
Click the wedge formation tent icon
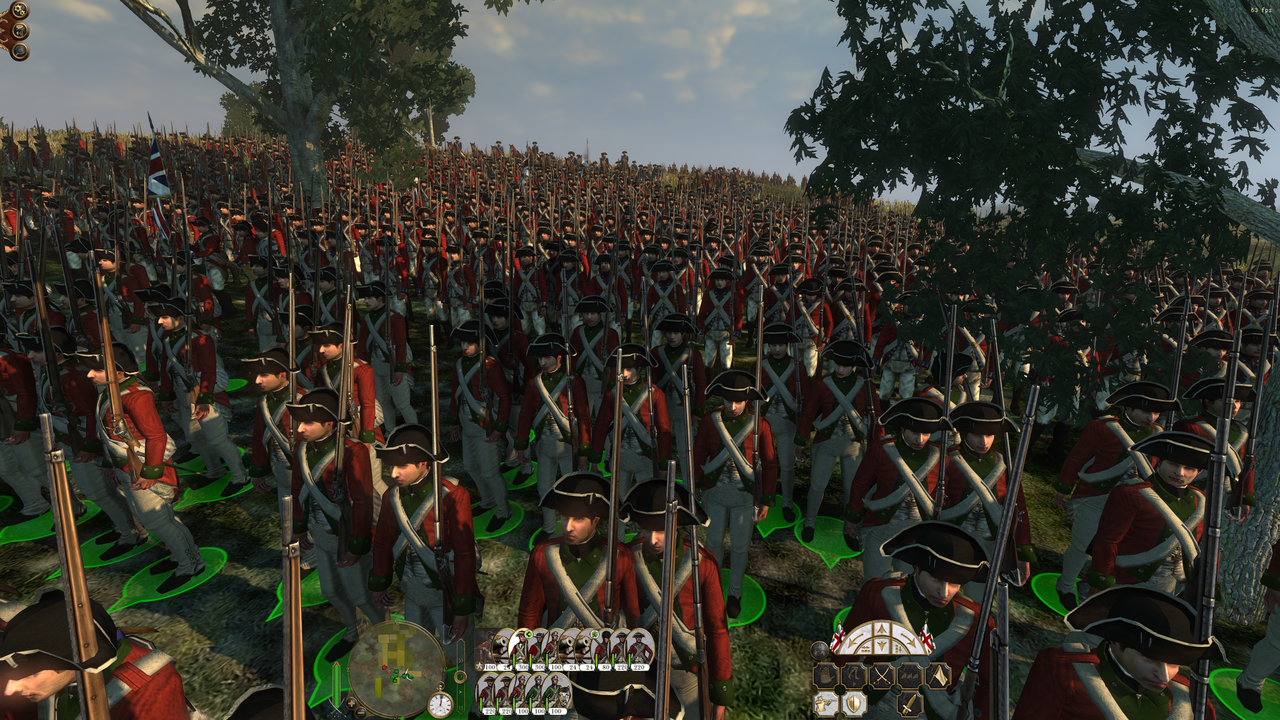[x=938, y=675]
